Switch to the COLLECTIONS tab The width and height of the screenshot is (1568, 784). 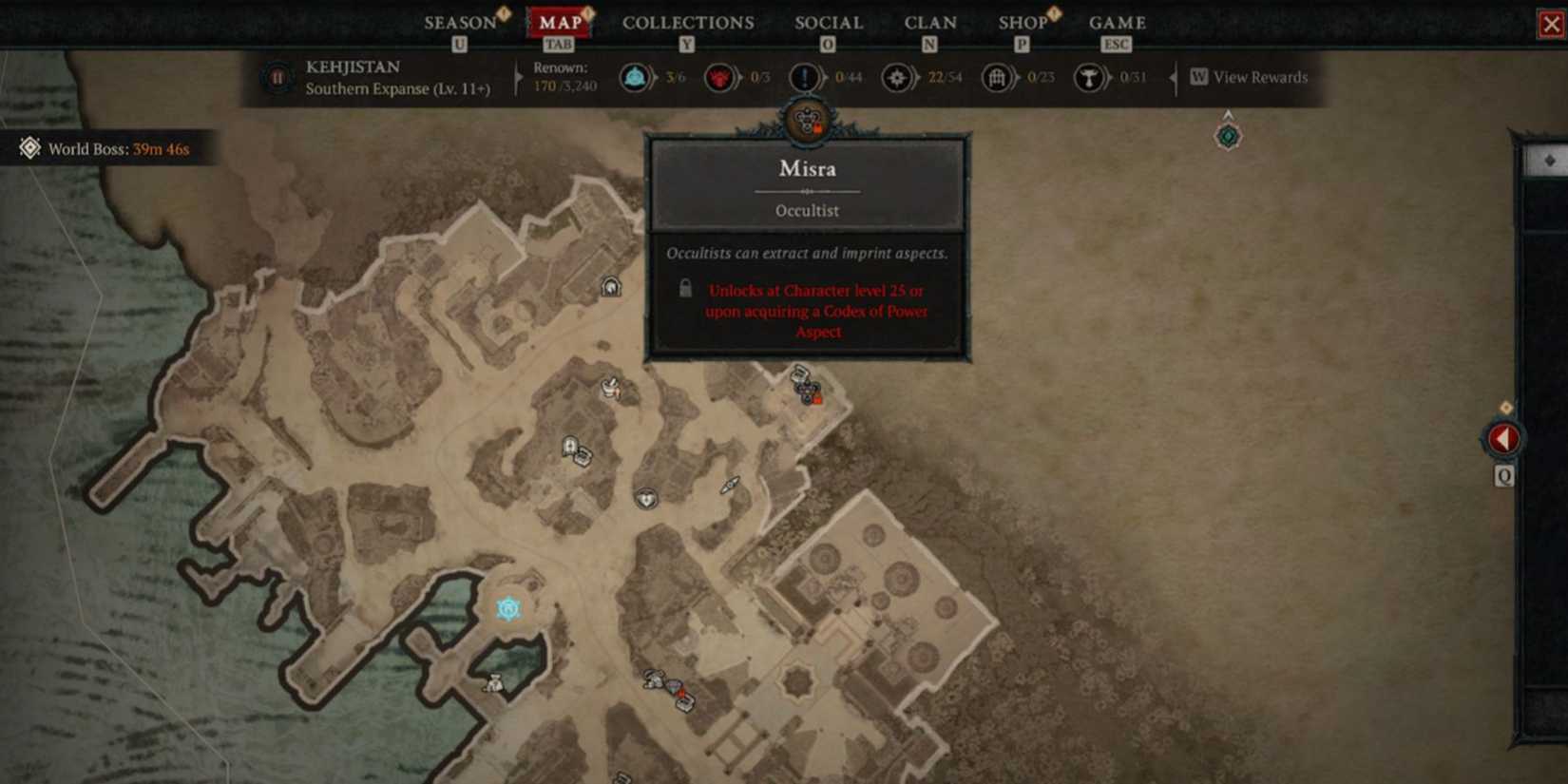pyautogui.click(x=687, y=22)
